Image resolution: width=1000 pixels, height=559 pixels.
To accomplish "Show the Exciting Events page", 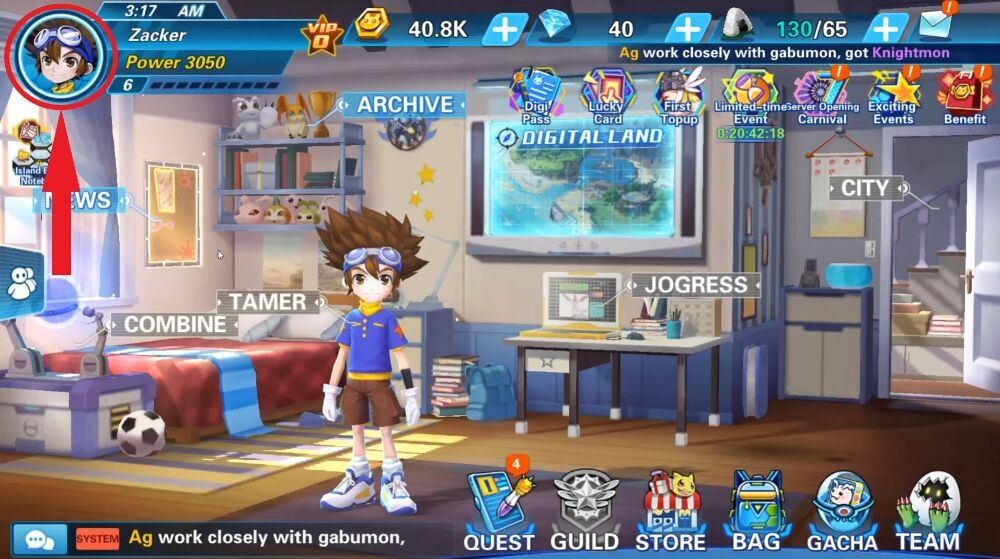I will 892,97.
